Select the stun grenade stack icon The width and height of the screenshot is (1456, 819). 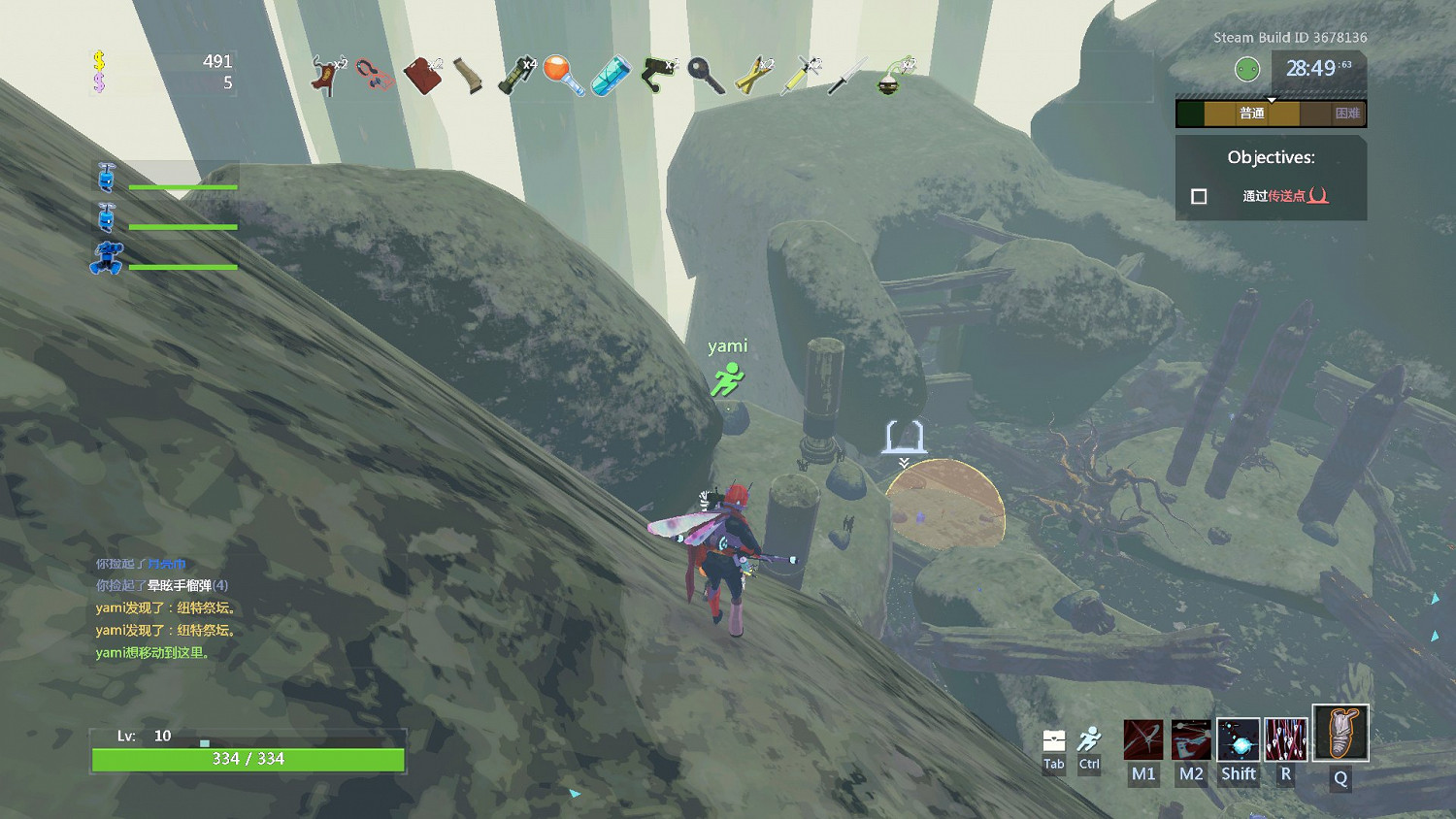click(516, 76)
